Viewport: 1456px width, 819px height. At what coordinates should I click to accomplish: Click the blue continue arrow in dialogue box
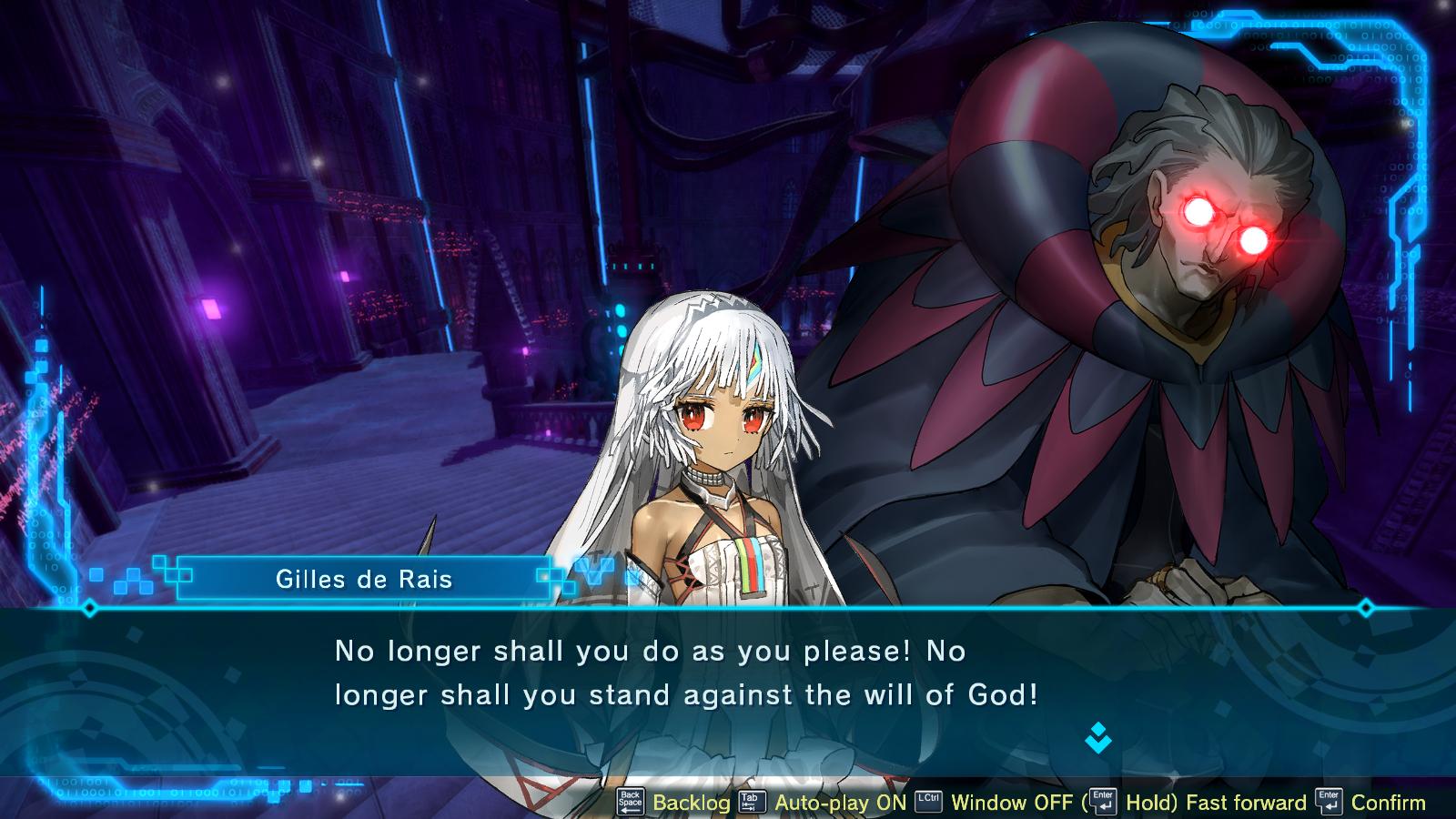click(1098, 738)
